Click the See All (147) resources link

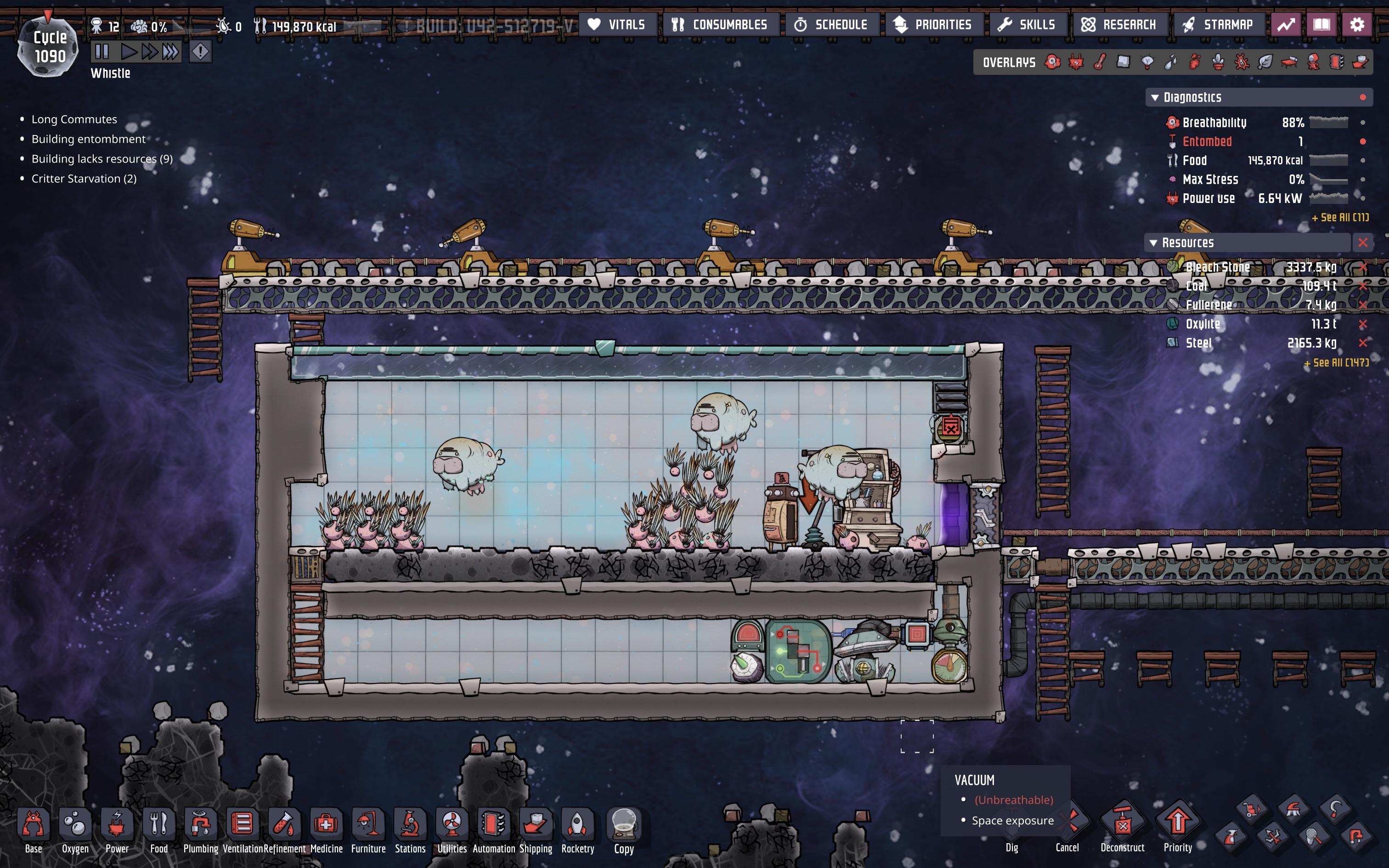pos(1337,363)
